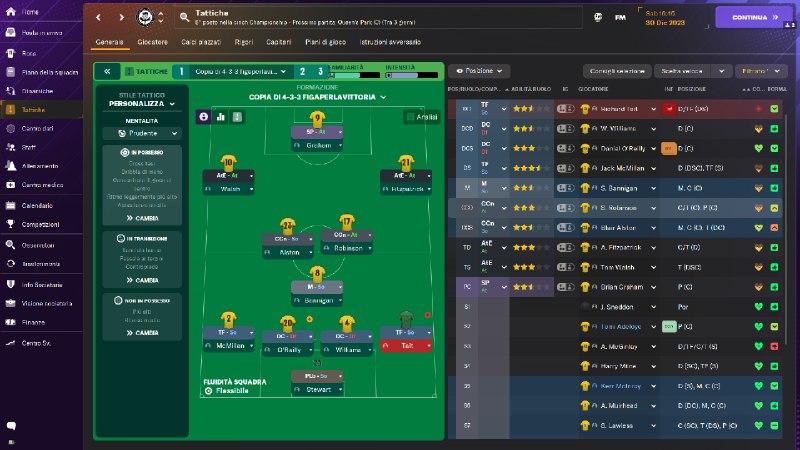Click Cambia under Non in possesso
Viewport: 800px width, 450px height.
point(141,333)
